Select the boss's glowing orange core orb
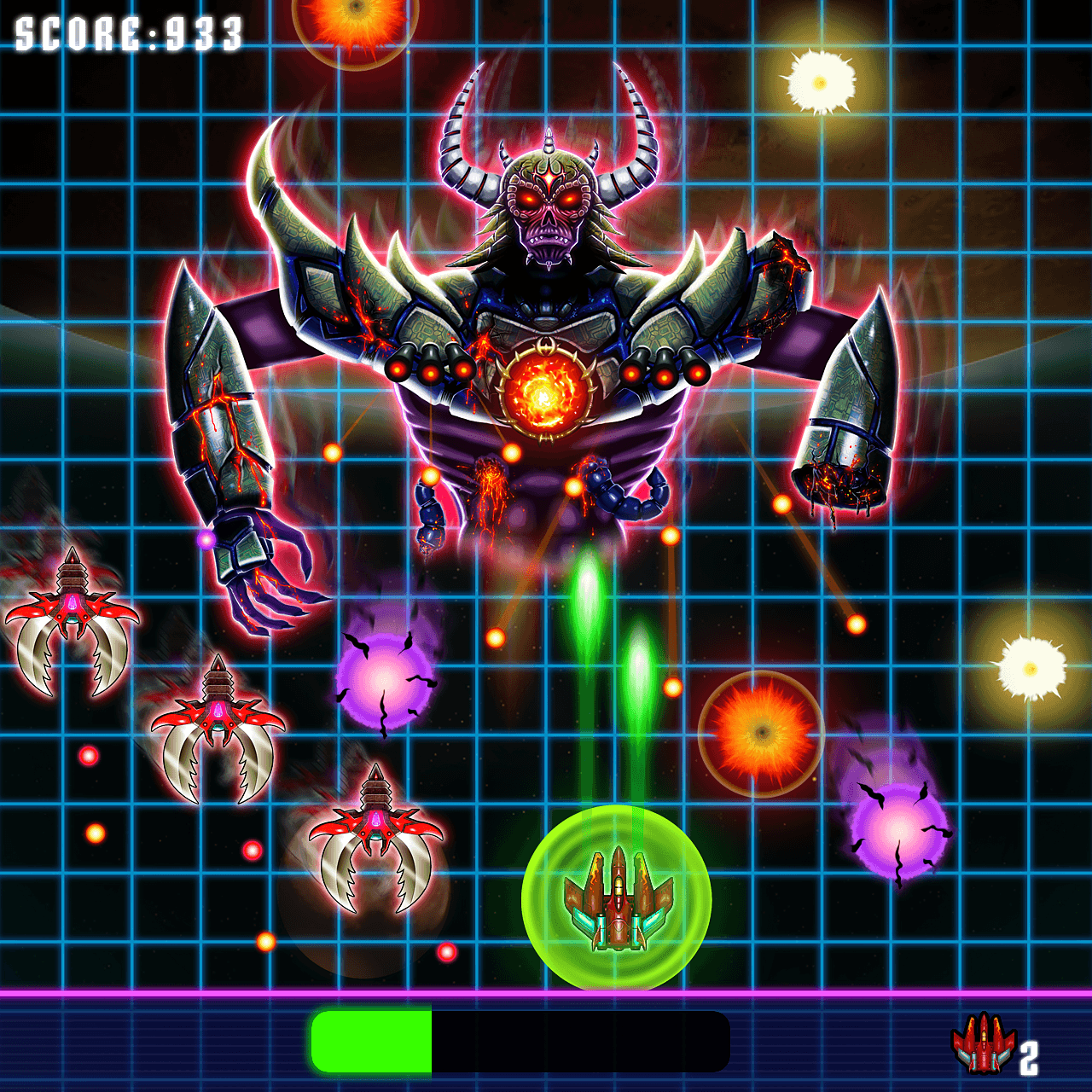 [x=546, y=397]
